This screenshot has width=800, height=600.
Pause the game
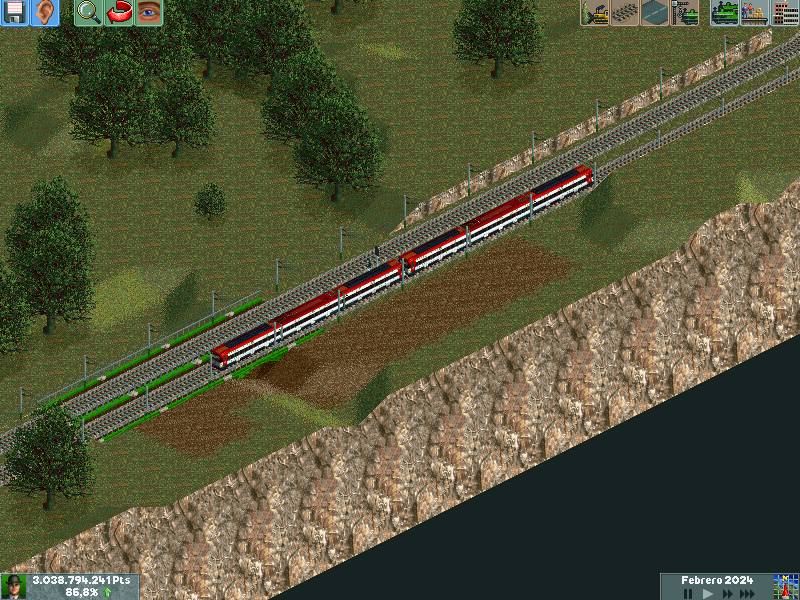[688, 594]
